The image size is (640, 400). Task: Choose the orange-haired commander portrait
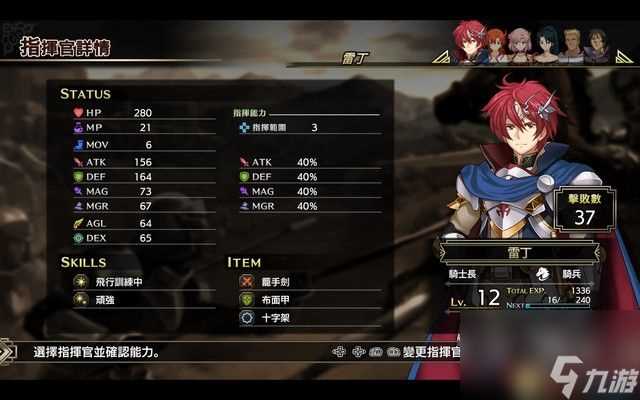tap(496, 46)
